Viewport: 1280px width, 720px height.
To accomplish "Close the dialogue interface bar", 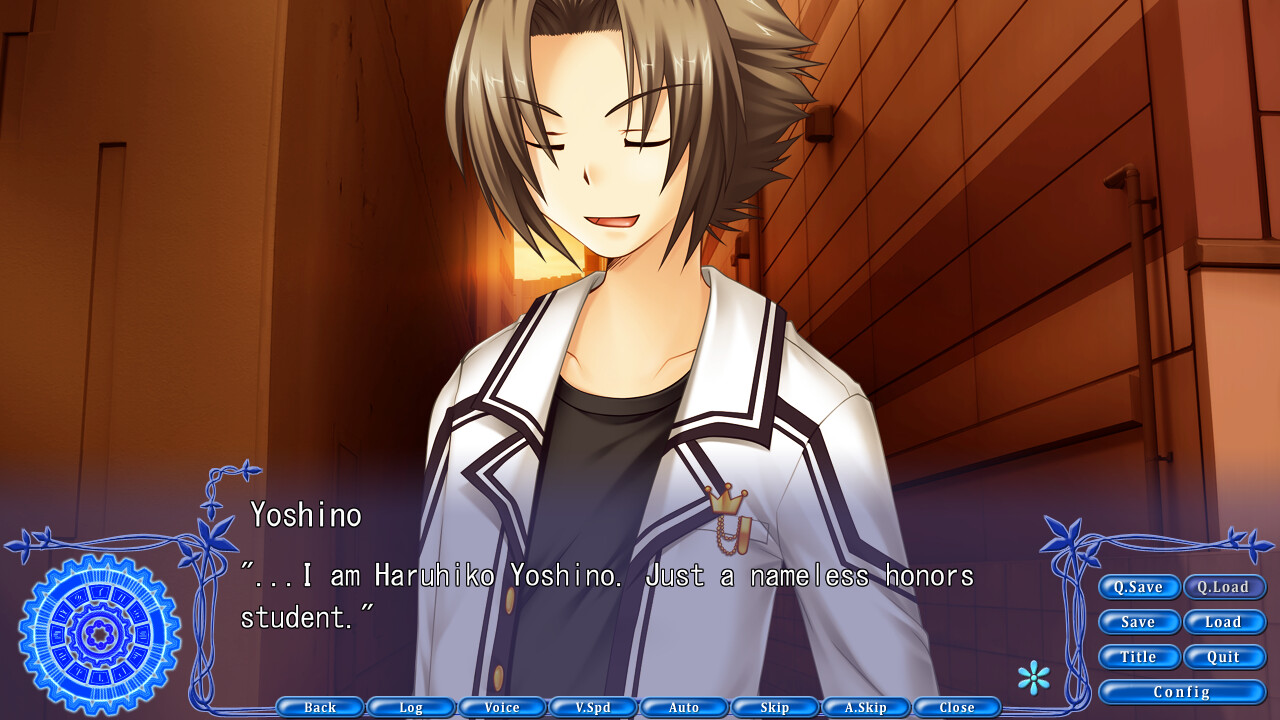I will [x=957, y=707].
